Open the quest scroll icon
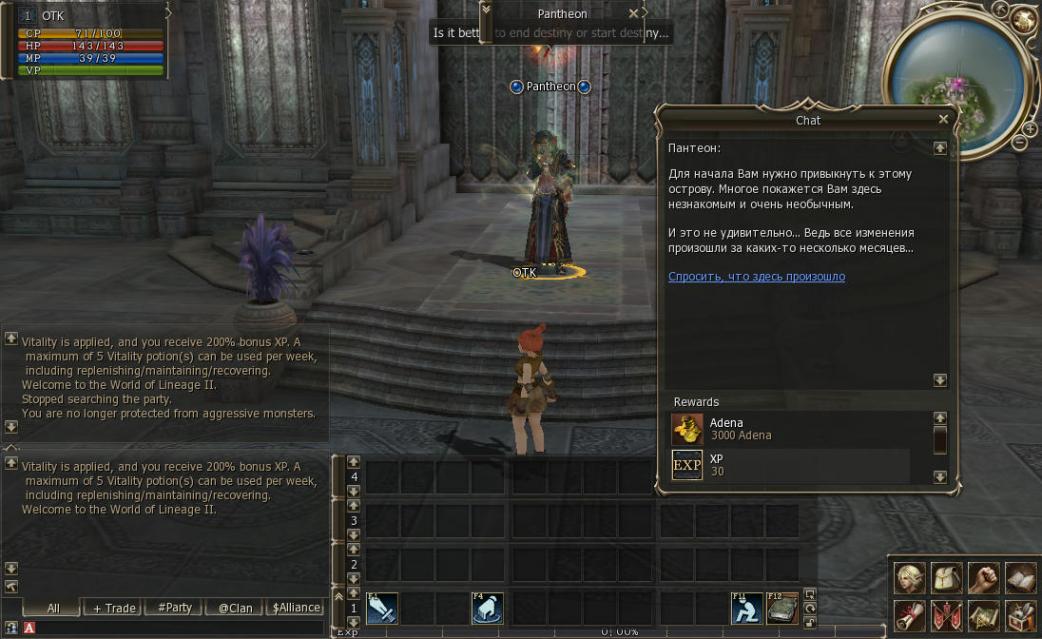 pyautogui.click(x=909, y=616)
